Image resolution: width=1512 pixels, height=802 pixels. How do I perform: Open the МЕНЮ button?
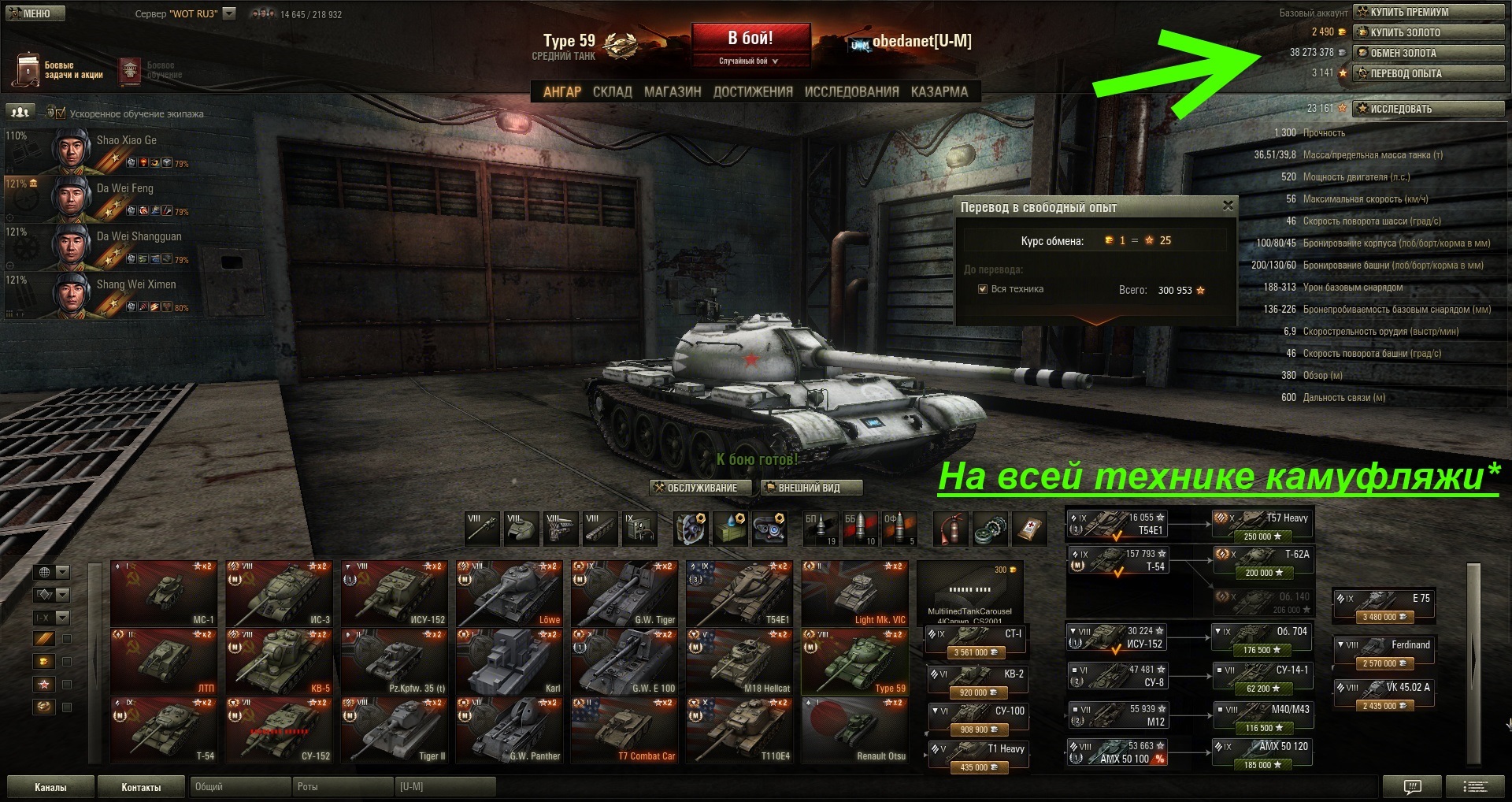pos(35,13)
